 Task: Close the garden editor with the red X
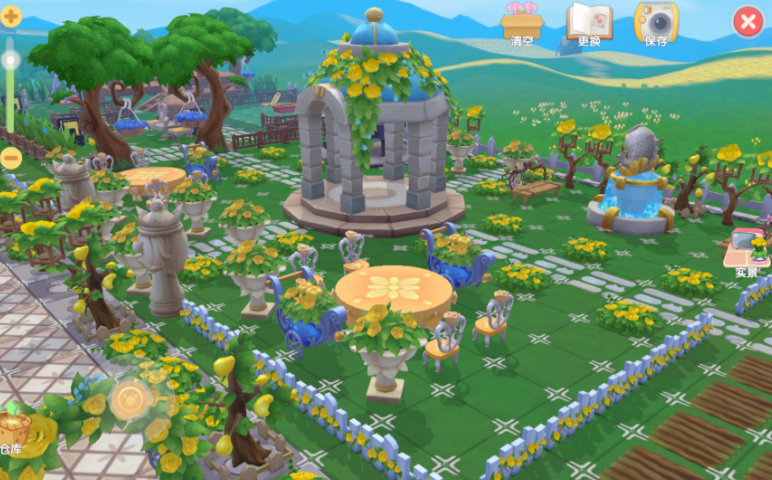748,22
